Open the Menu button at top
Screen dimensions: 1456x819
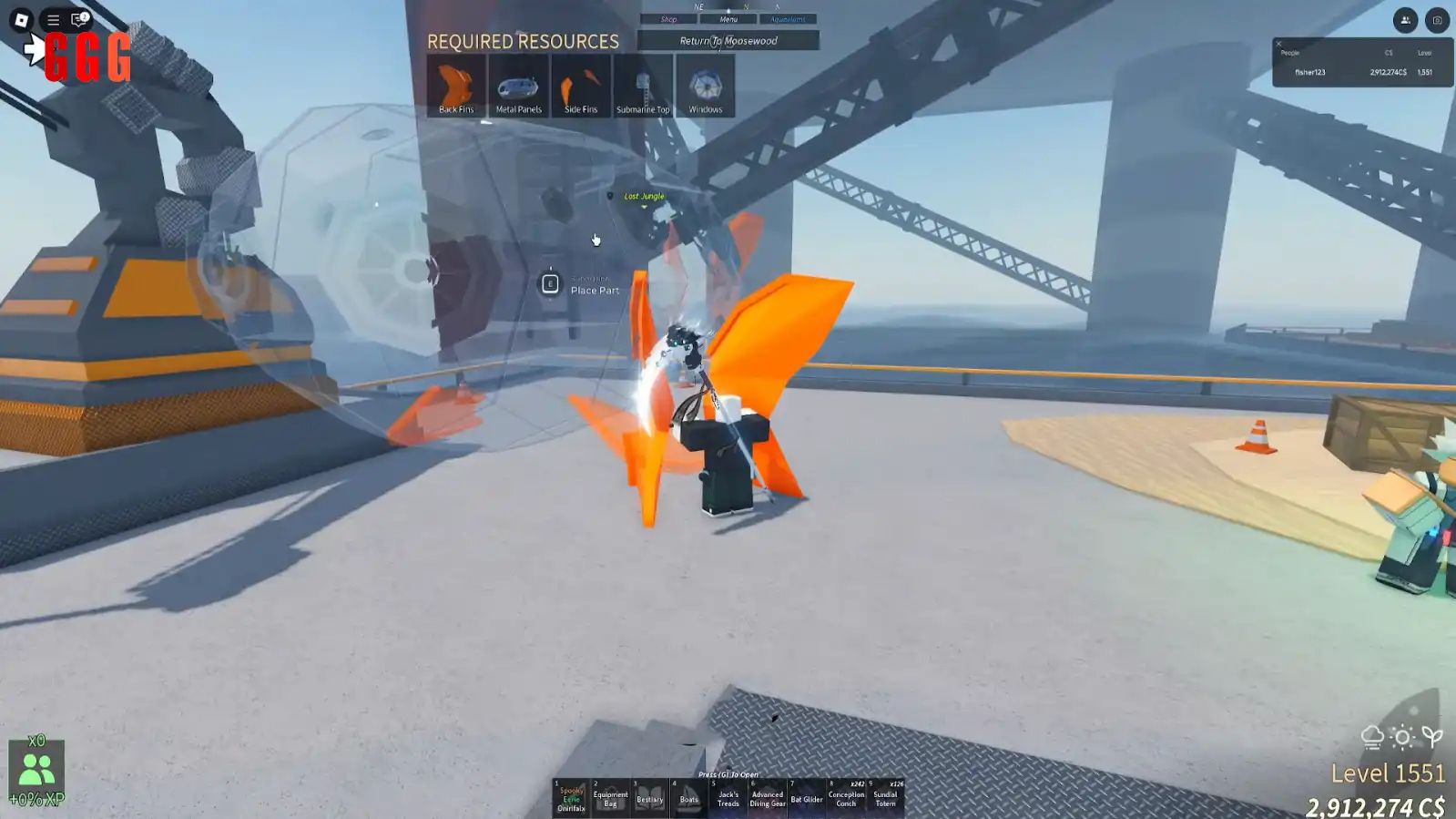tap(728, 19)
